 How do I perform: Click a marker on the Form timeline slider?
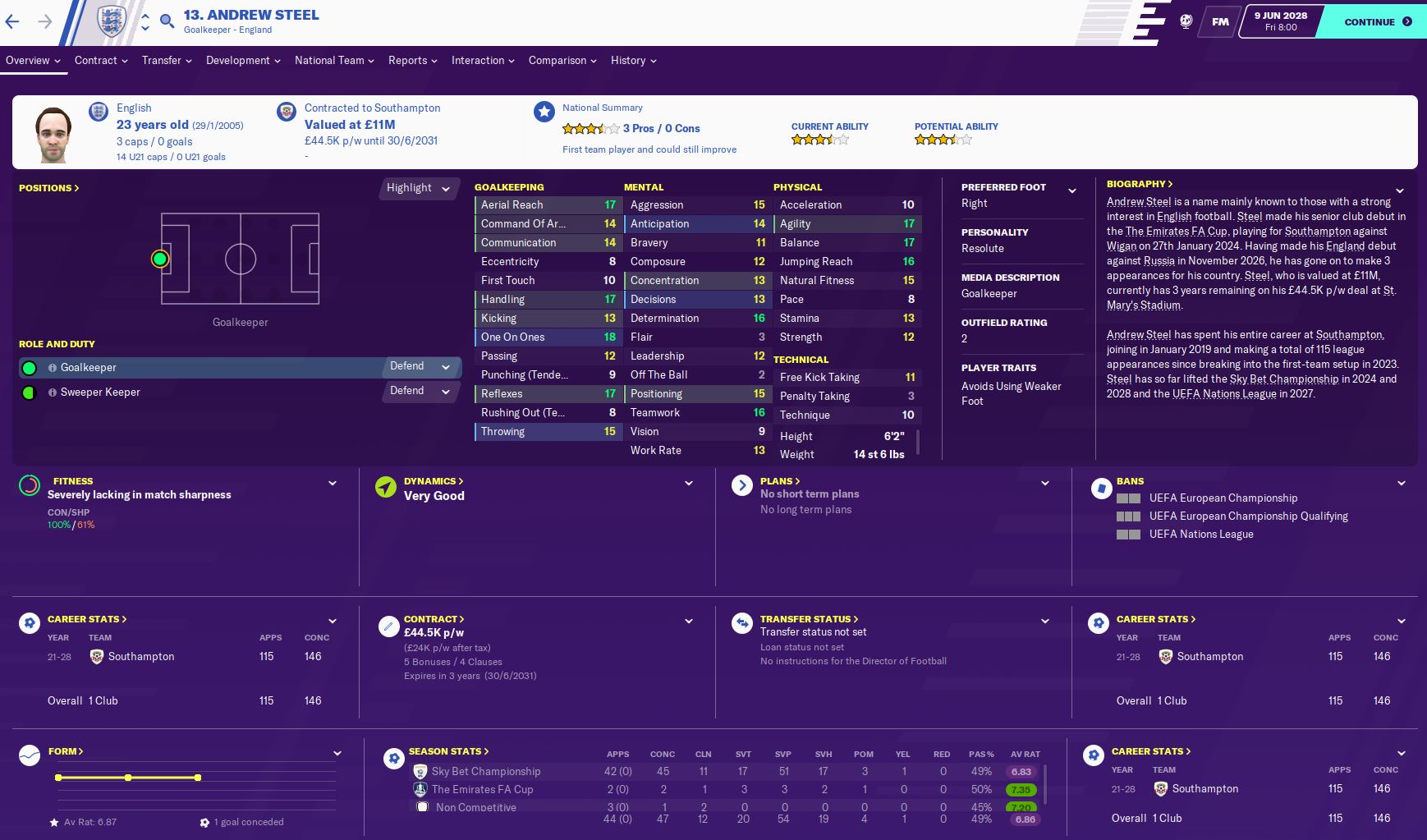(128, 776)
